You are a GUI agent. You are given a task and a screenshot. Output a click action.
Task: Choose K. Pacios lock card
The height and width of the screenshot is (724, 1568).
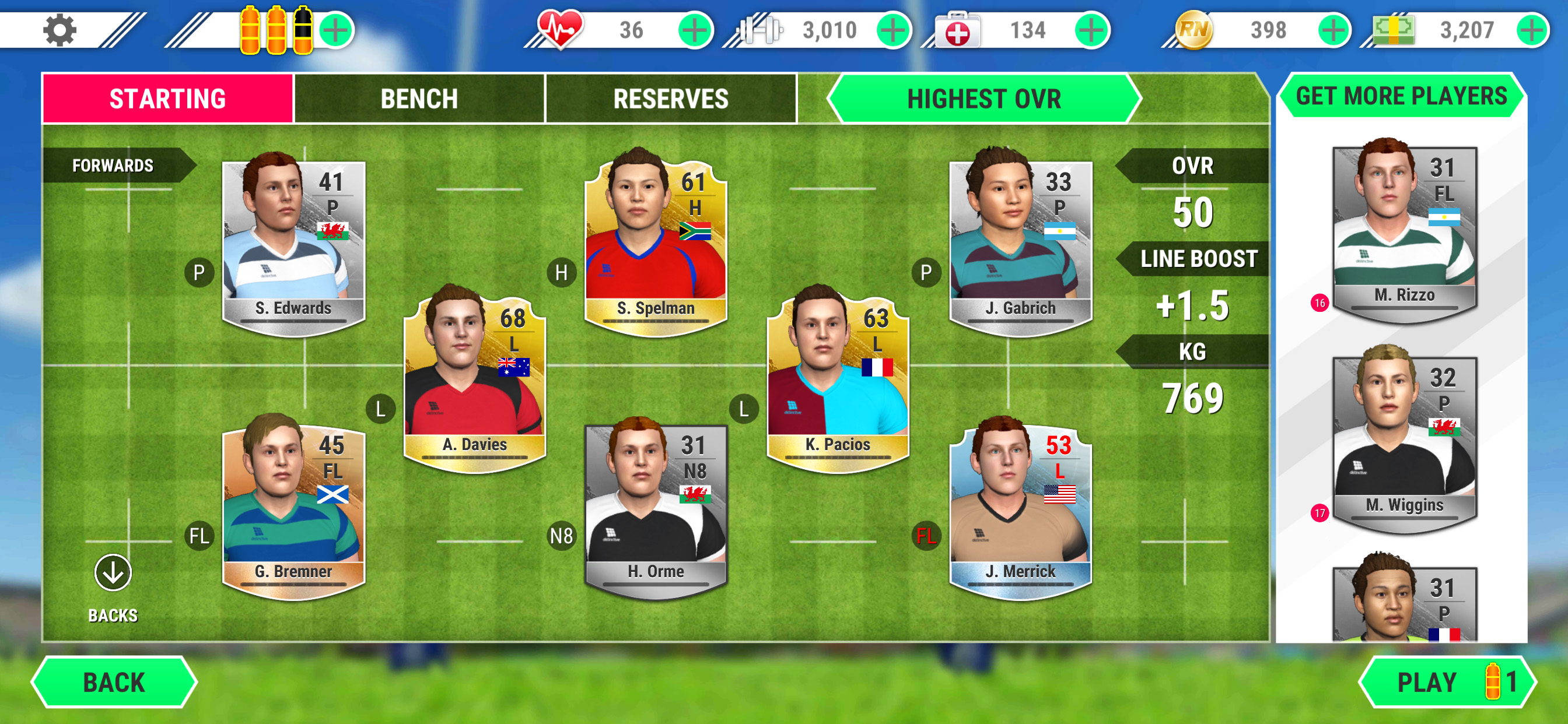[838, 380]
